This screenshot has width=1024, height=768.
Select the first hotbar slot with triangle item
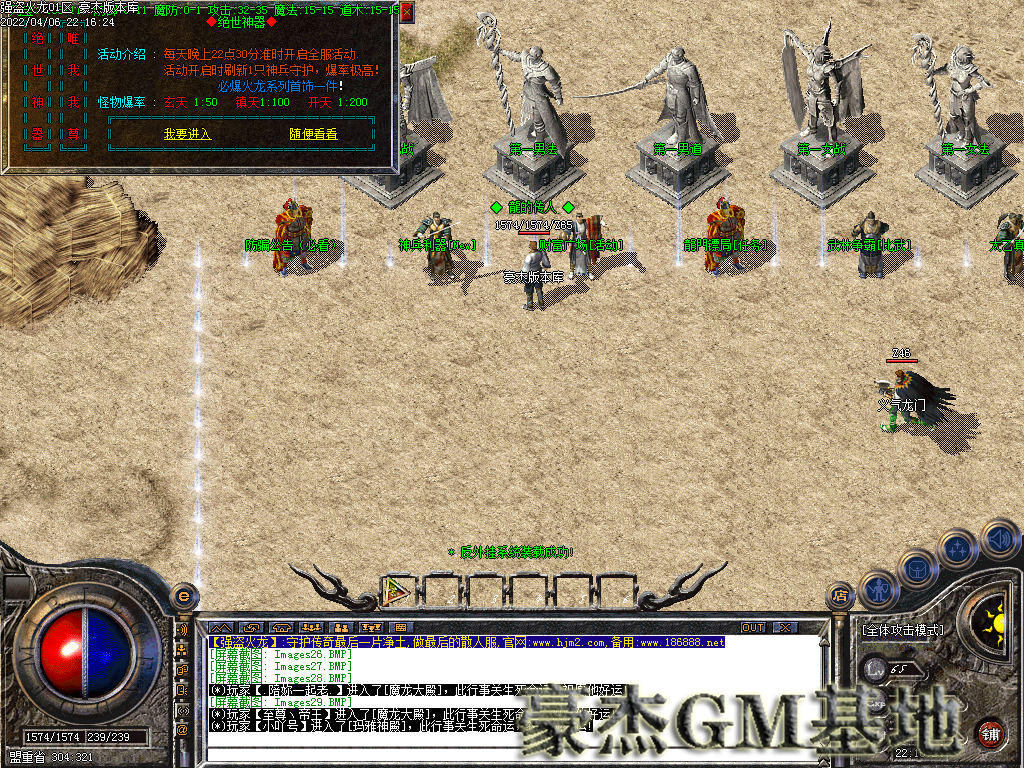point(400,590)
